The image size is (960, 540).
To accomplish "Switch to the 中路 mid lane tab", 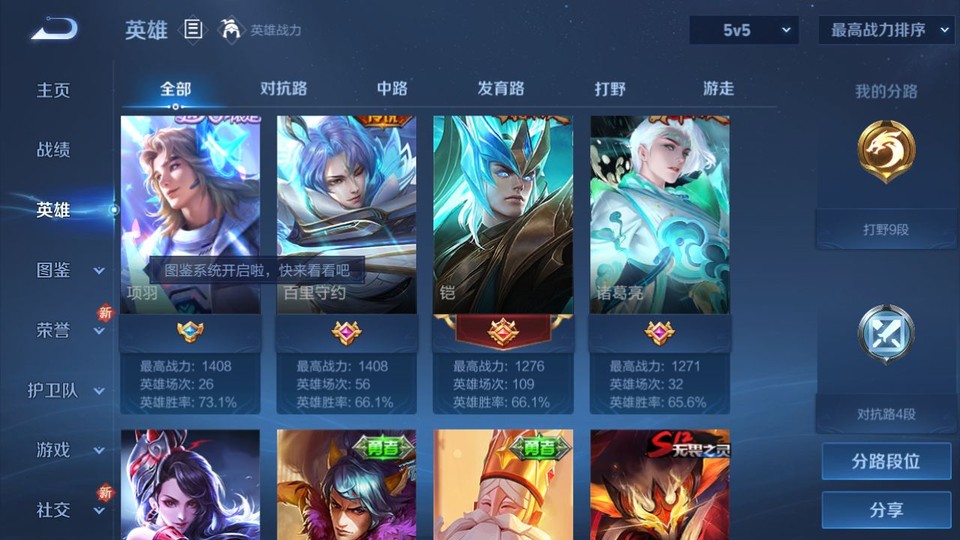I will click(x=392, y=88).
